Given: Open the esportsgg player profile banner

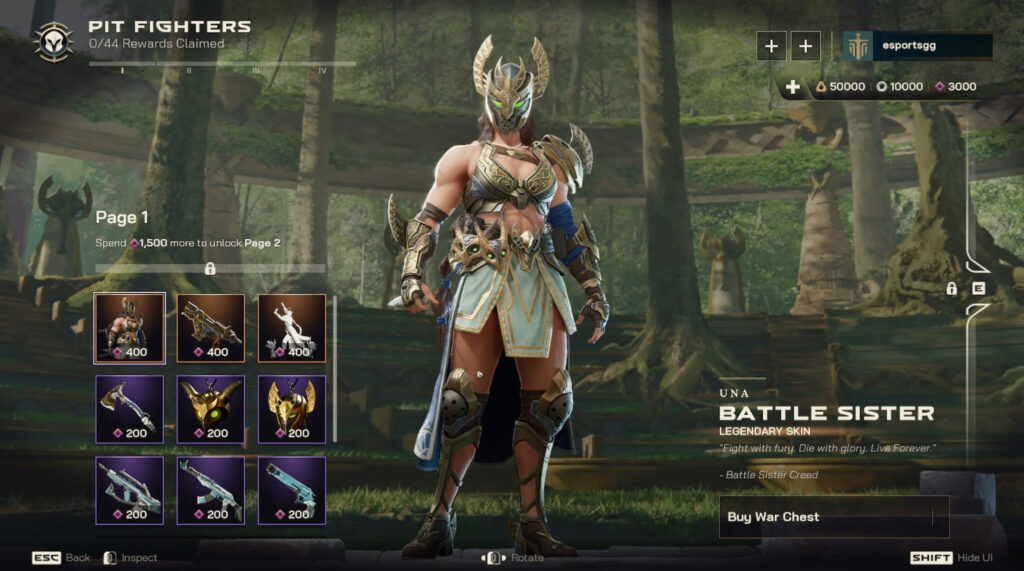Looking at the screenshot, I should [x=918, y=46].
